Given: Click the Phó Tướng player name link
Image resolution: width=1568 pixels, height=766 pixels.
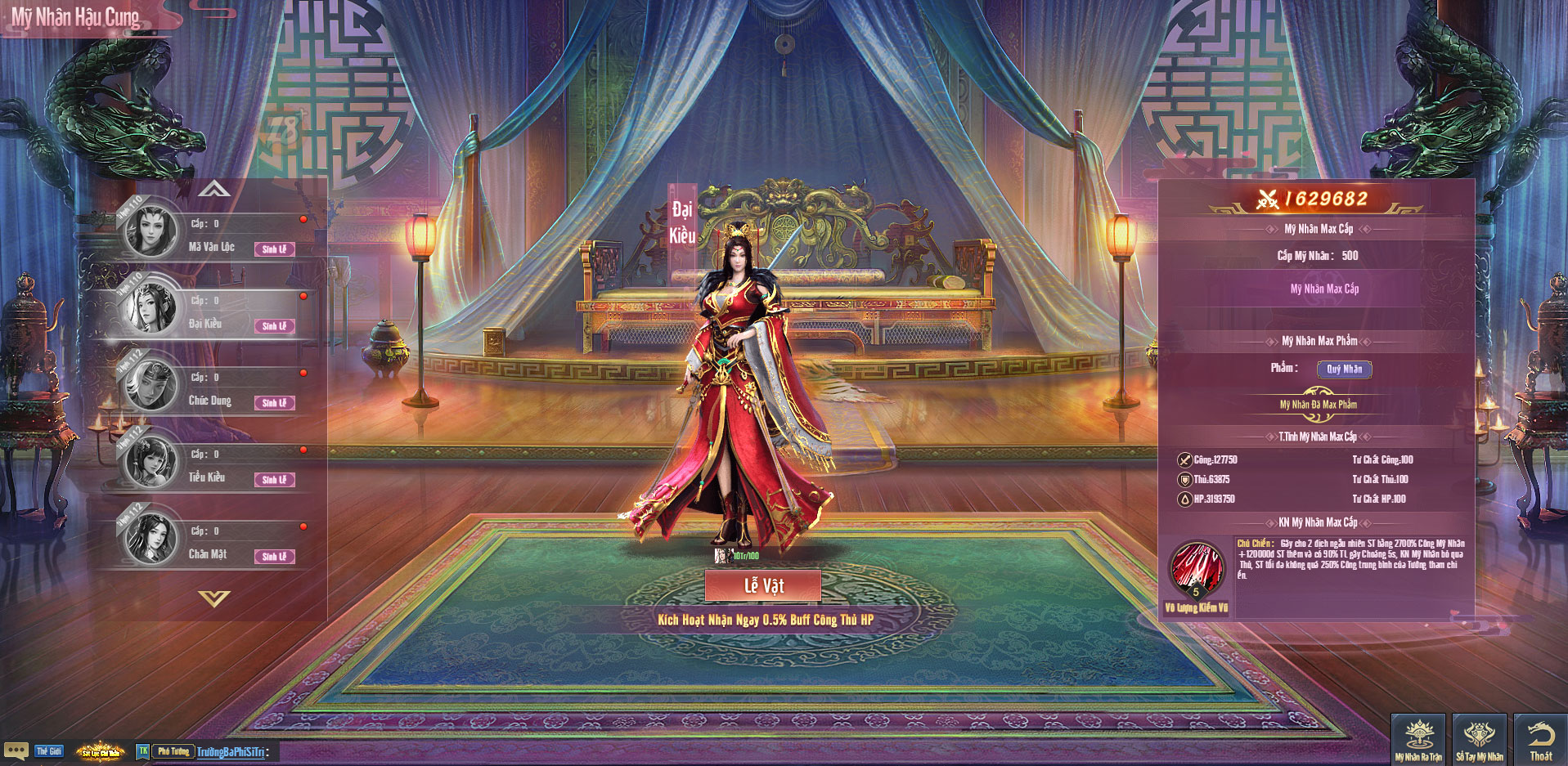Looking at the screenshot, I should tap(172, 751).
